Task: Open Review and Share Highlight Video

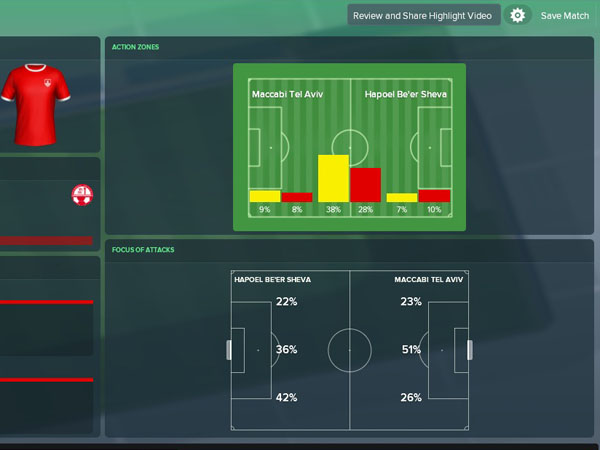Action: coord(422,16)
